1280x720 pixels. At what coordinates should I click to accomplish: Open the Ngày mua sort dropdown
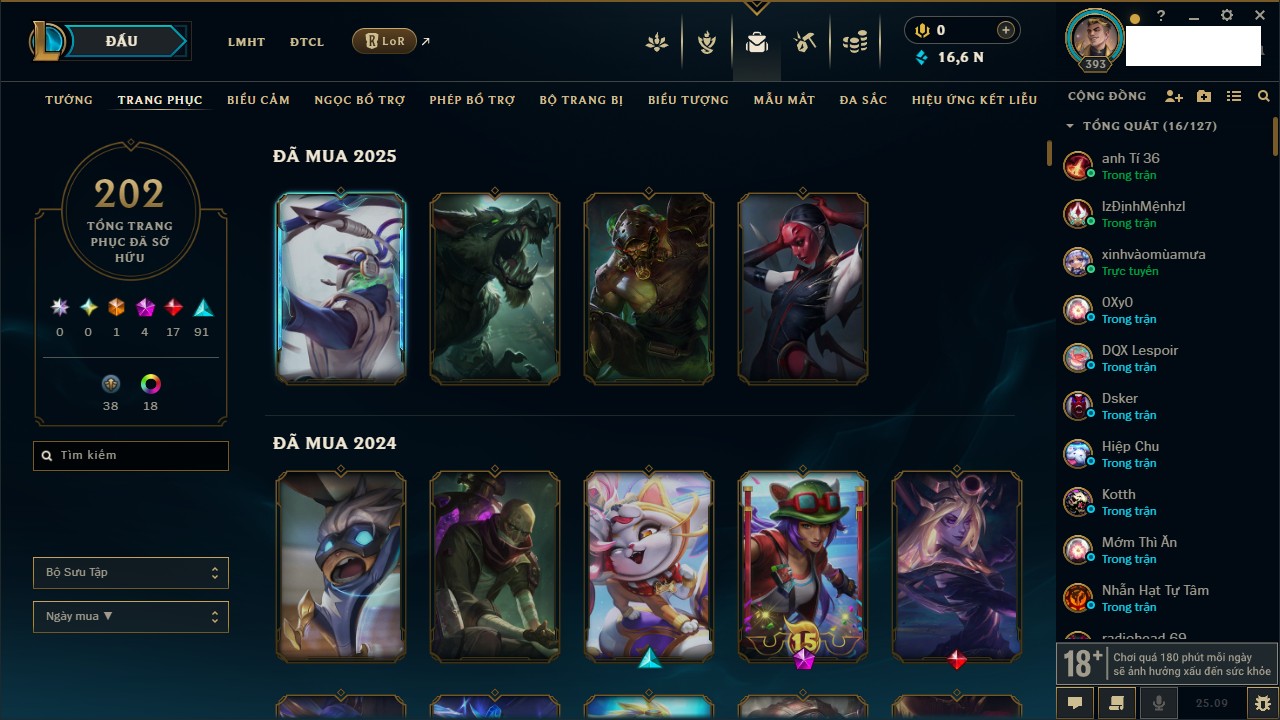point(131,616)
